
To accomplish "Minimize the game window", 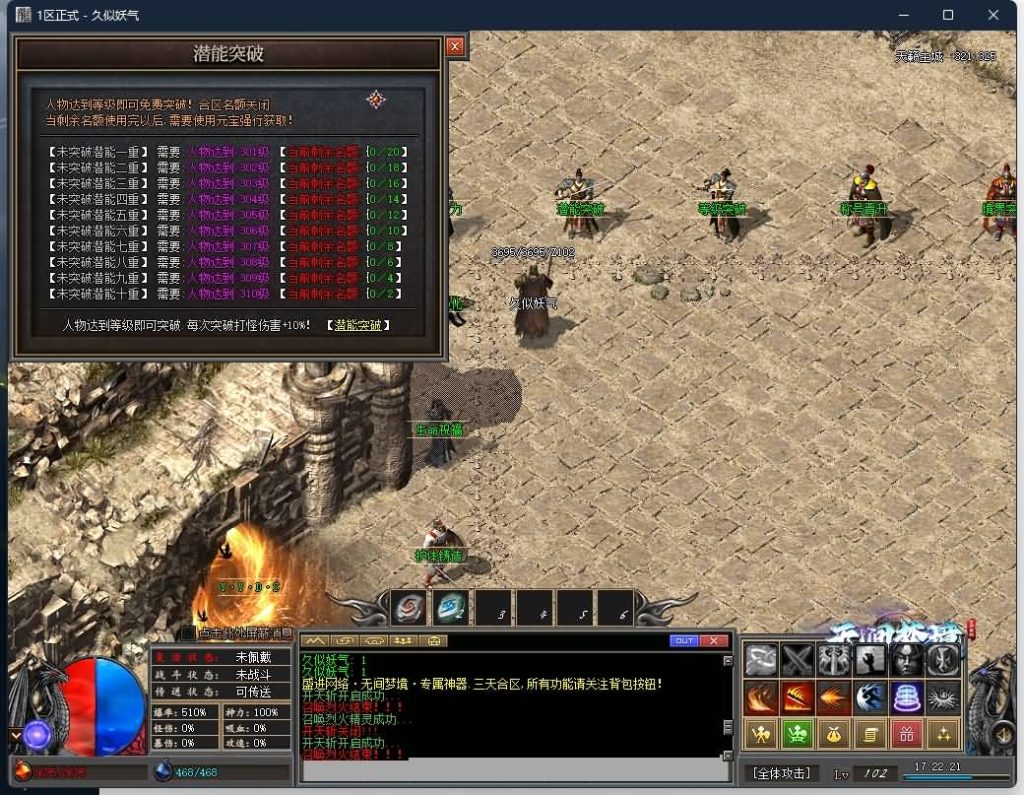I will [x=903, y=15].
